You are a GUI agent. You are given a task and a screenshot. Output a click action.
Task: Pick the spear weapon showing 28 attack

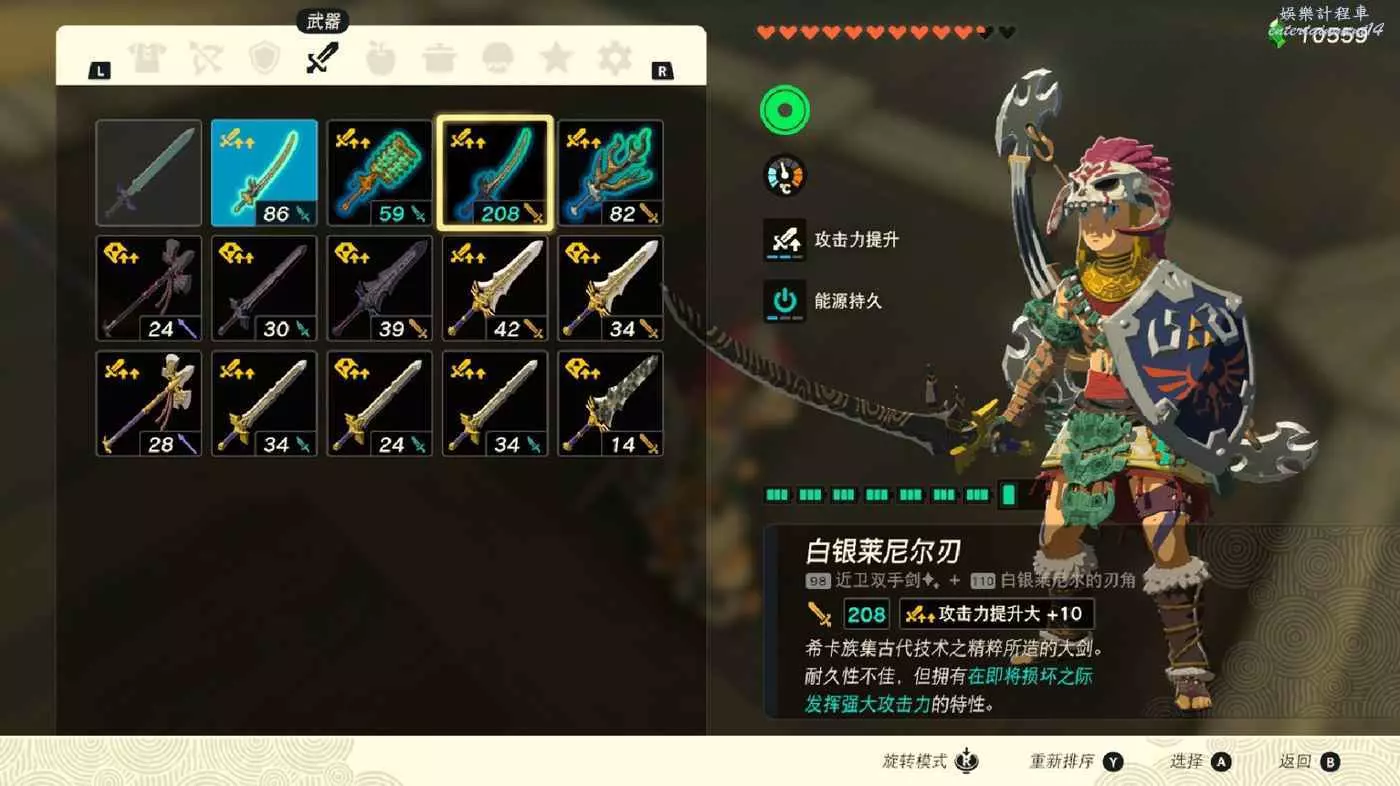(x=149, y=403)
